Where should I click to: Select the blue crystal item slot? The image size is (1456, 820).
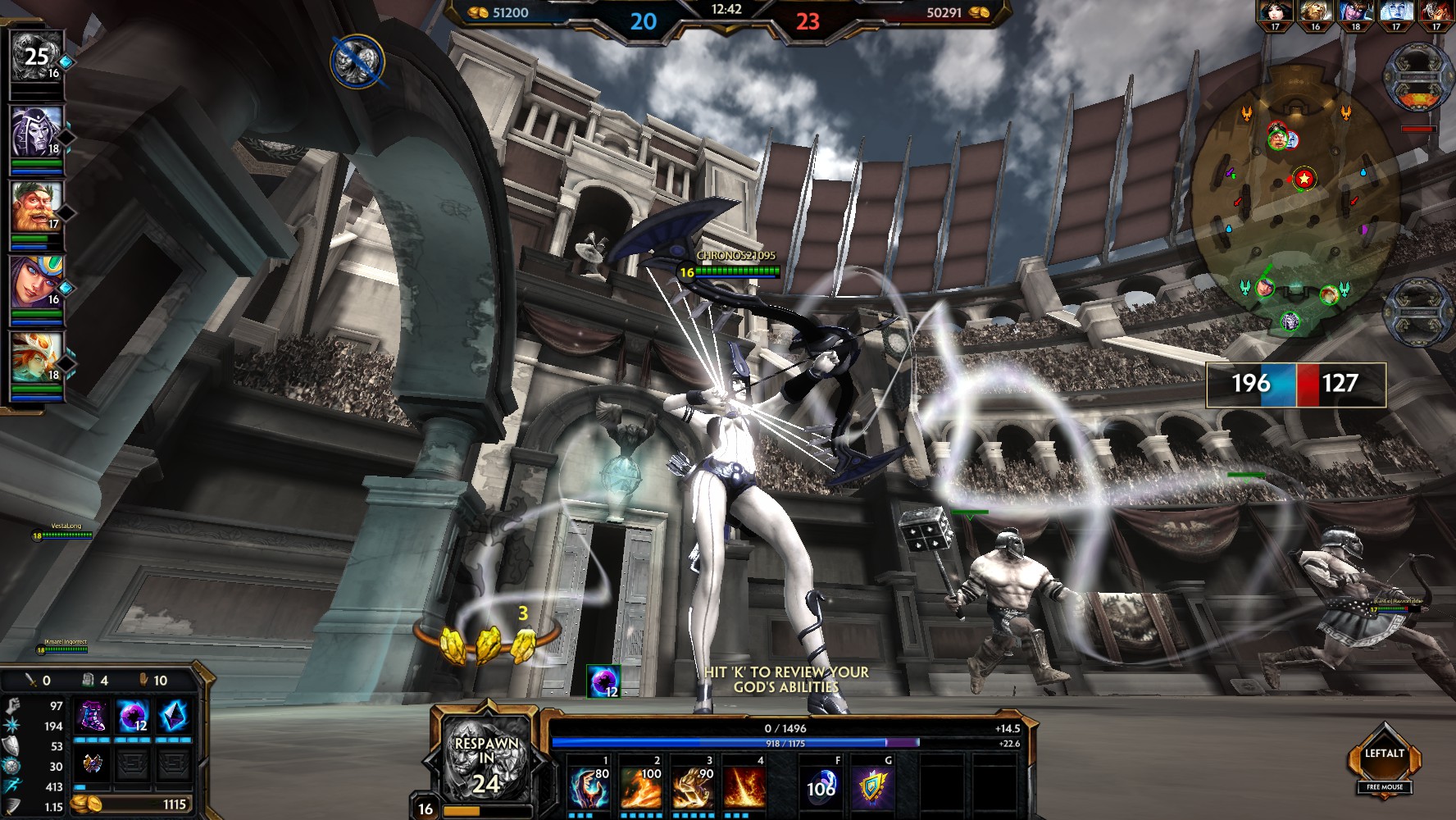pos(173,717)
